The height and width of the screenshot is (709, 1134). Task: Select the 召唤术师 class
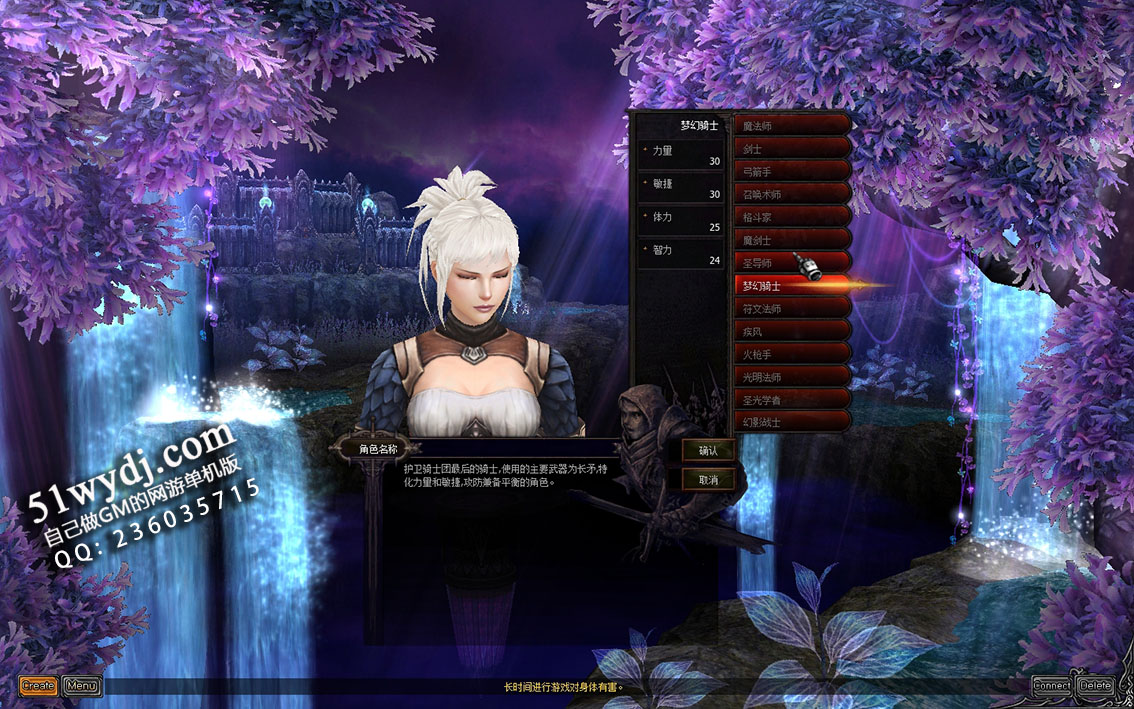(793, 195)
